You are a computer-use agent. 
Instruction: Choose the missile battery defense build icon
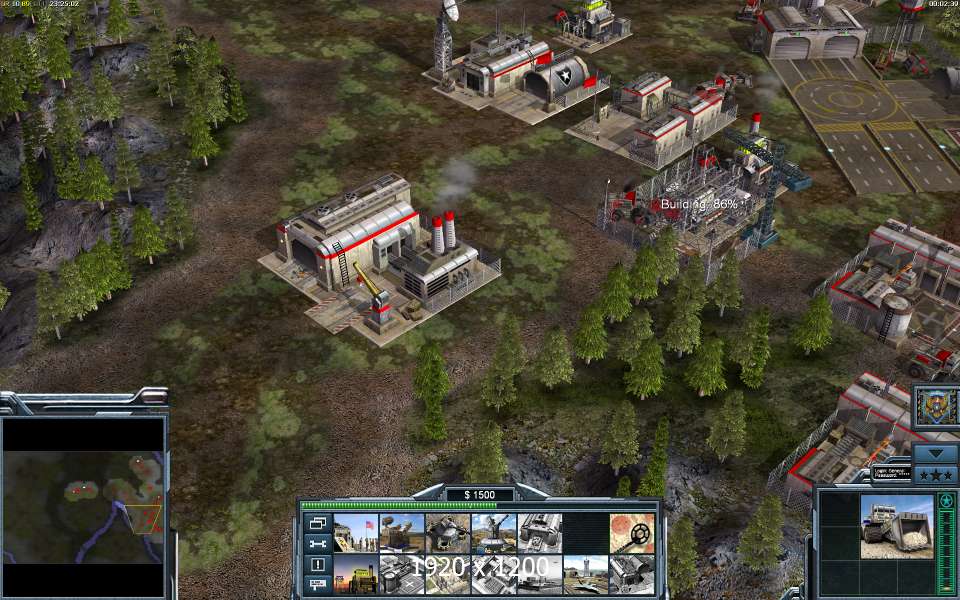point(400,532)
